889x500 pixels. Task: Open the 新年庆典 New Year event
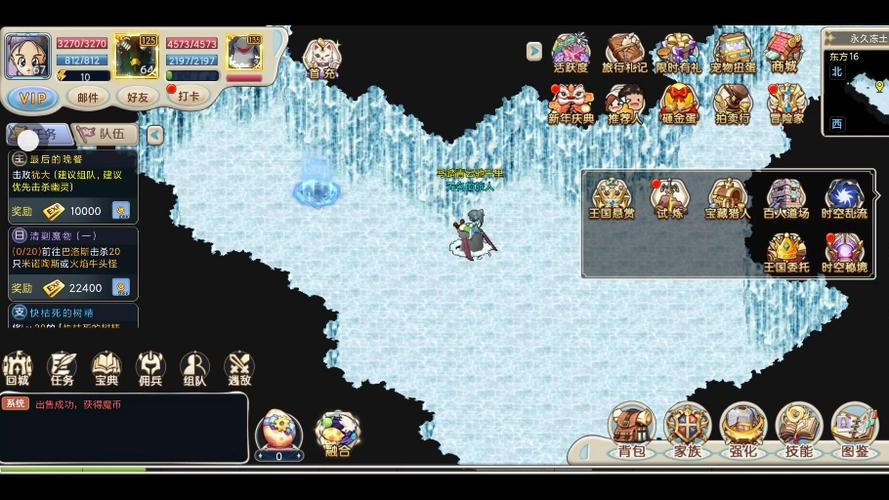571,103
